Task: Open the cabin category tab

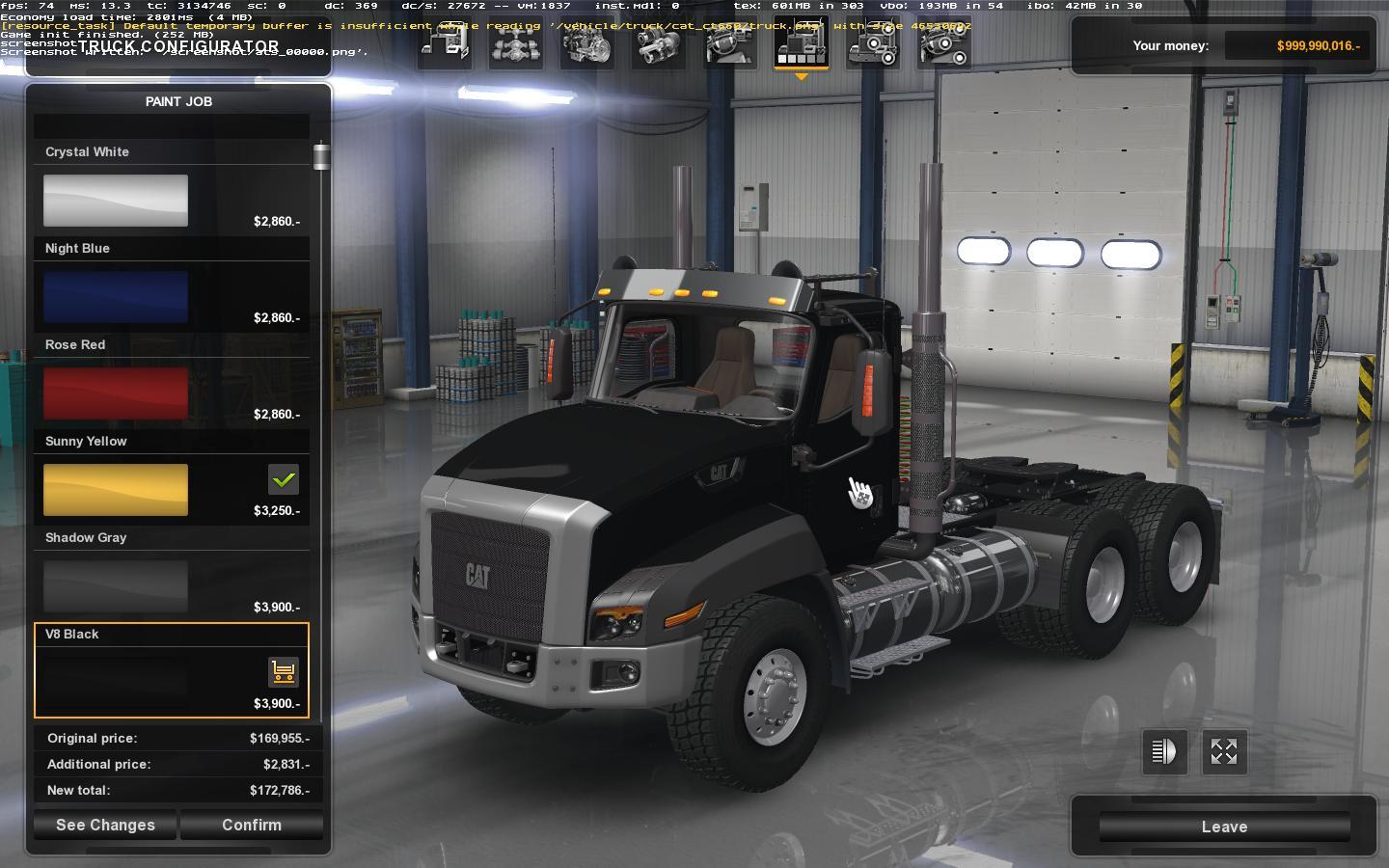Action: 445,43
